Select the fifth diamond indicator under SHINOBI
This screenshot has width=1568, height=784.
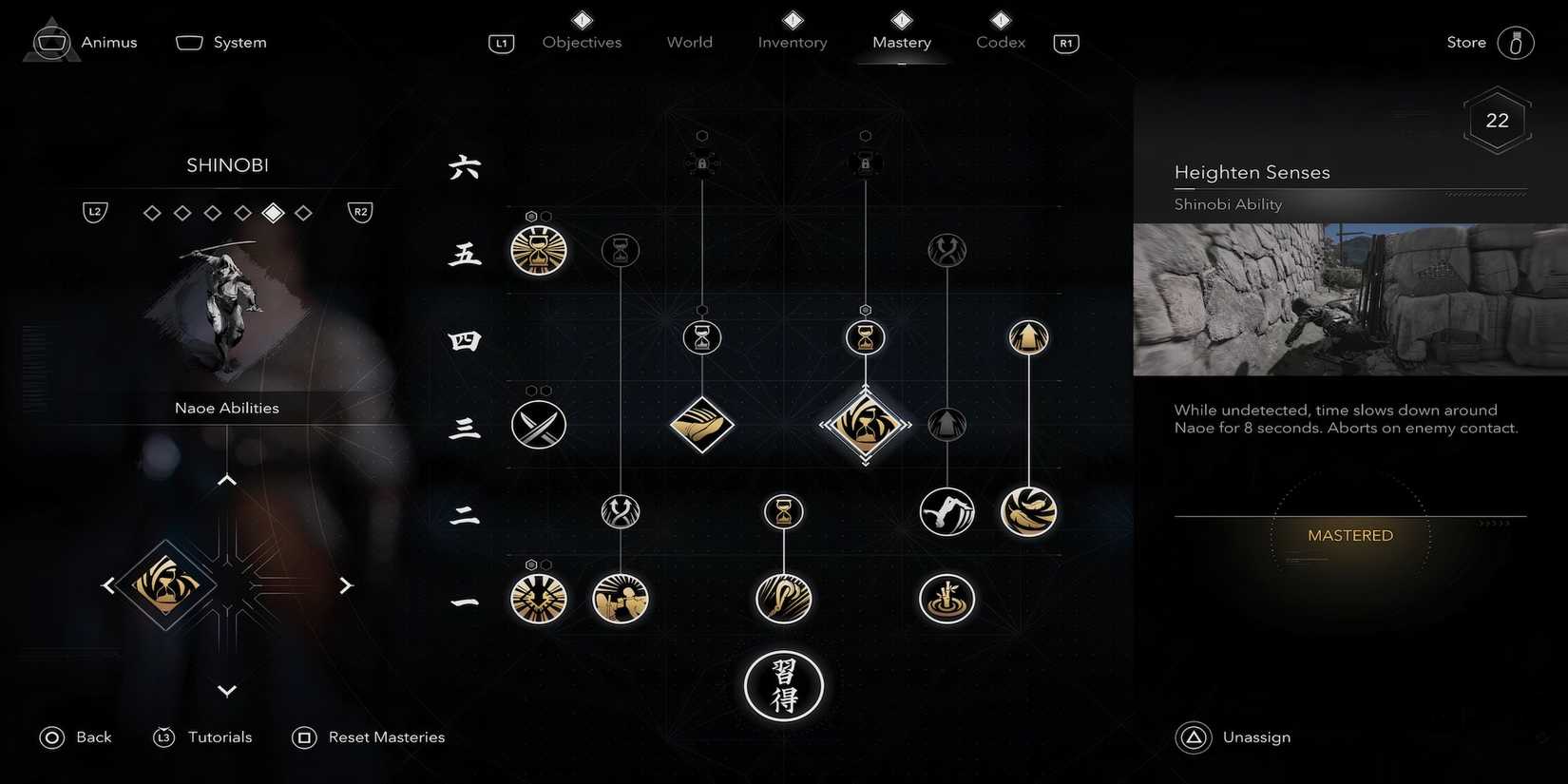(273, 212)
